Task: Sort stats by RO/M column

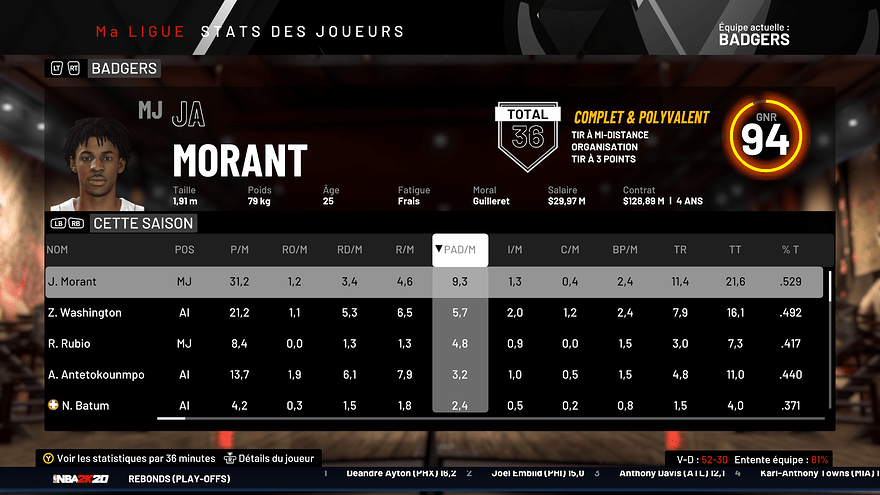Action: [x=295, y=250]
